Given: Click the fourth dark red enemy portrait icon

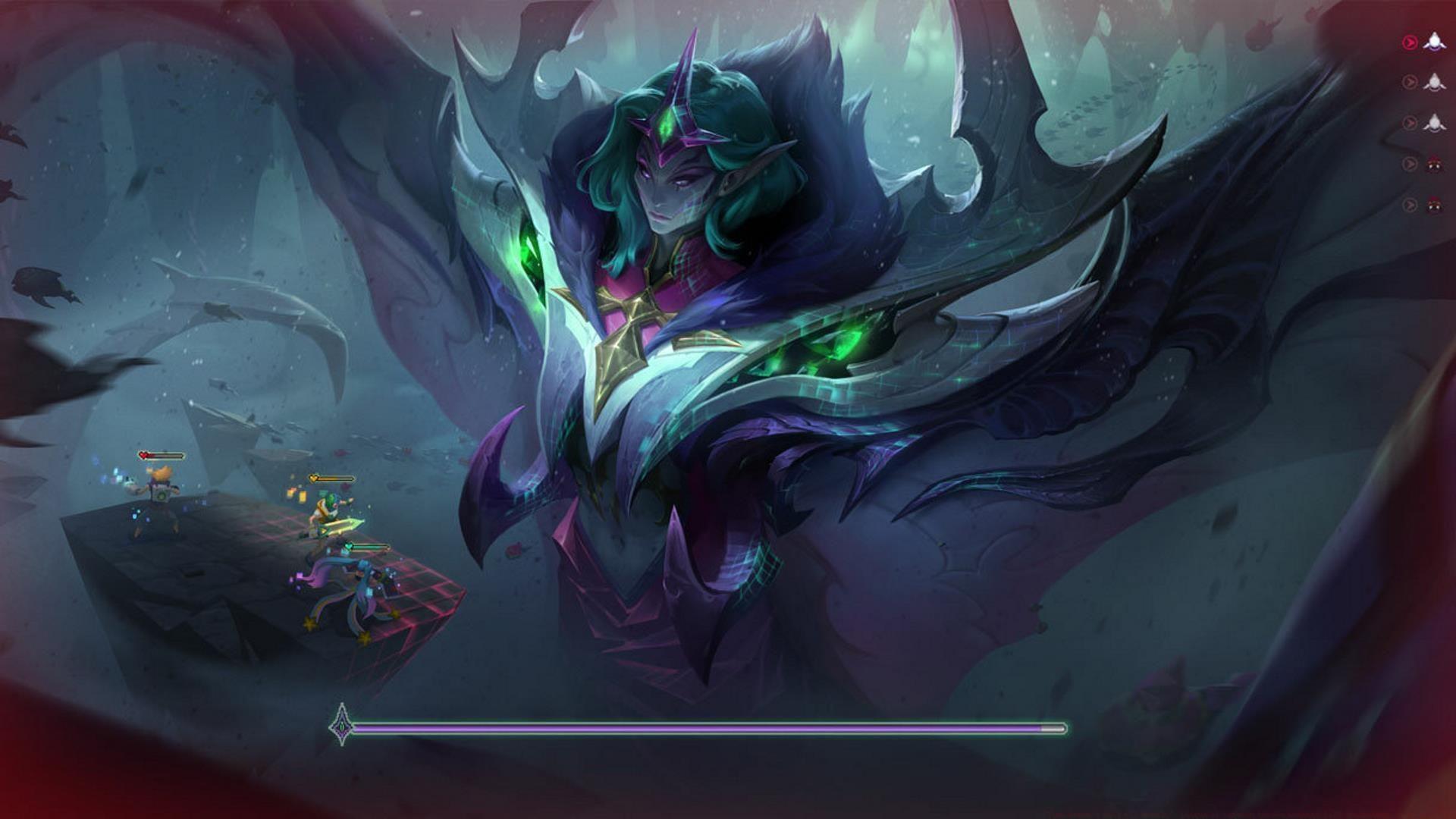Looking at the screenshot, I should 1436,163.
